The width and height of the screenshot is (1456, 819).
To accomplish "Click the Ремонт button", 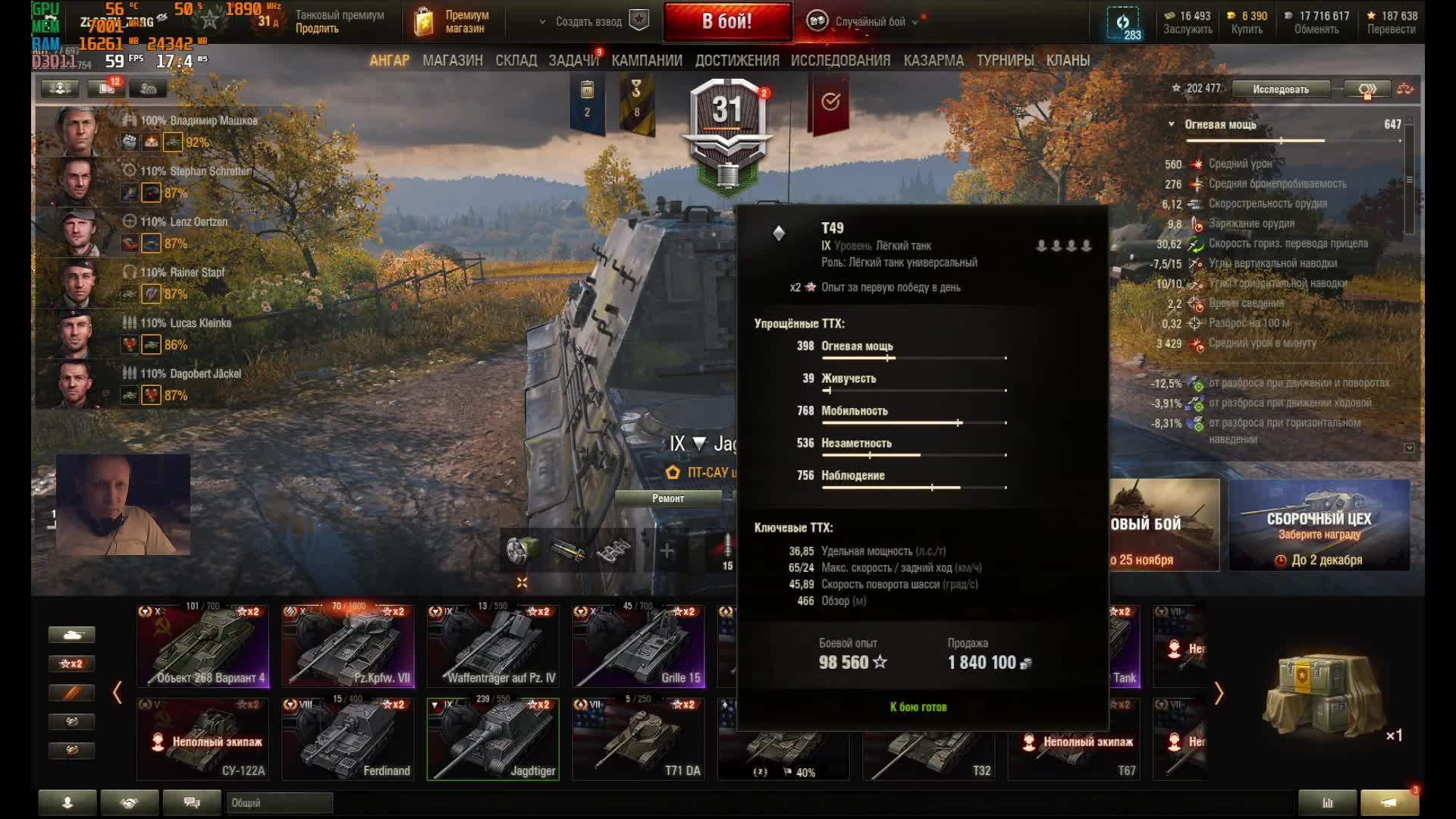I will click(x=668, y=498).
